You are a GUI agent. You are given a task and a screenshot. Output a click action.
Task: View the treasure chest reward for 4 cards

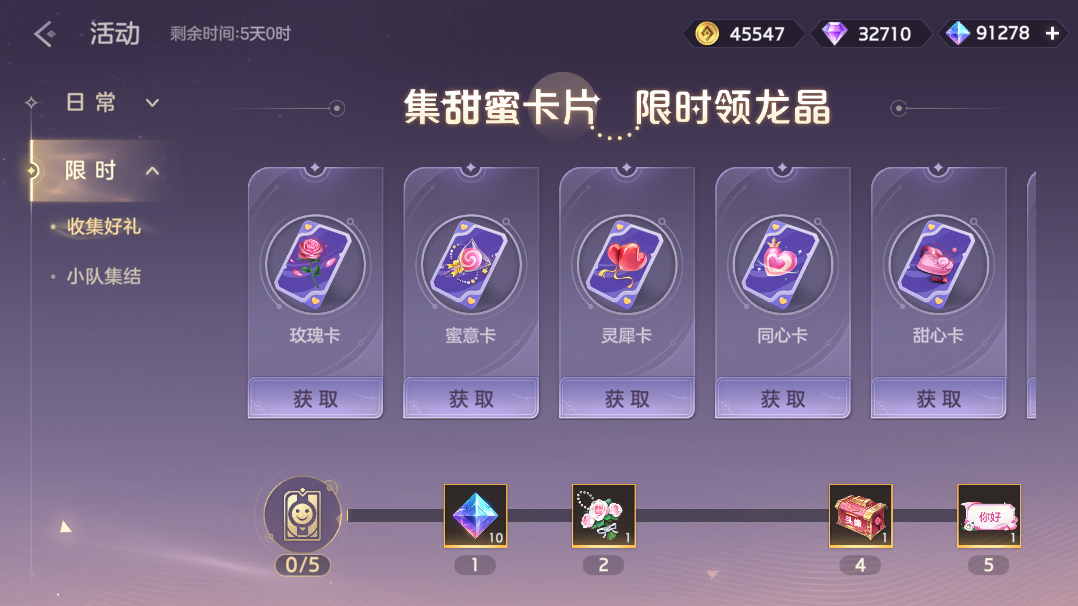tap(860, 516)
